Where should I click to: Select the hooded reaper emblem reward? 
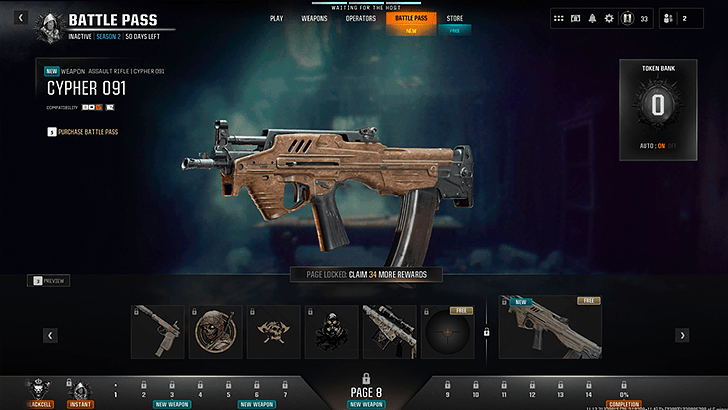click(215, 331)
